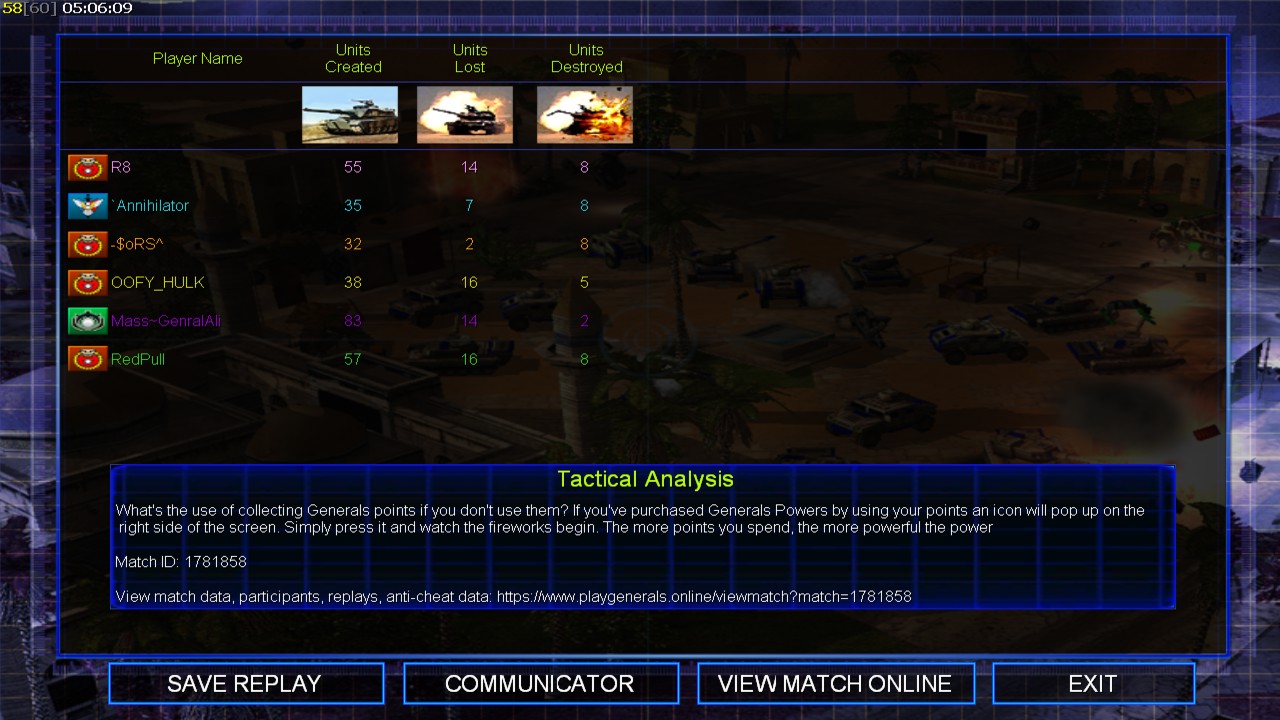Select OOFY_HULK in the player list
Screen dimensions: 1280x720
pos(157,283)
